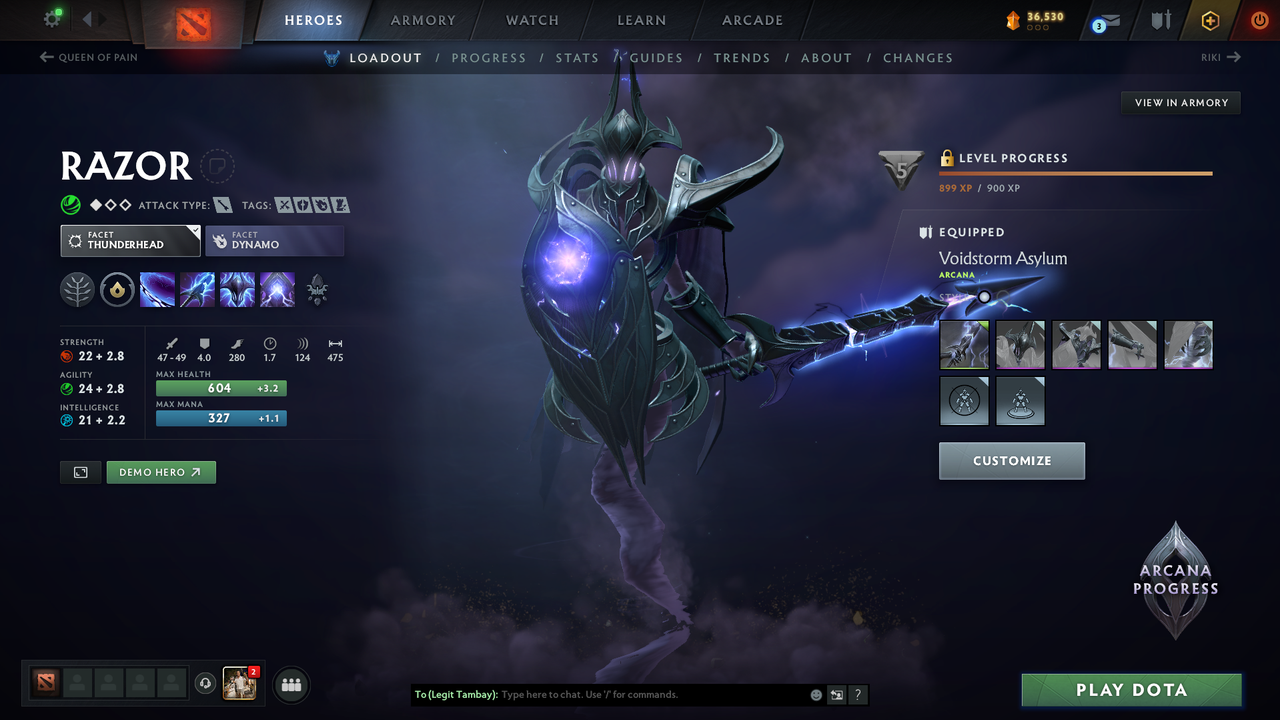Viewport: 1280px width, 720px height.
Task: Toggle the emoticon picker in chat bar
Action: (x=815, y=694)
